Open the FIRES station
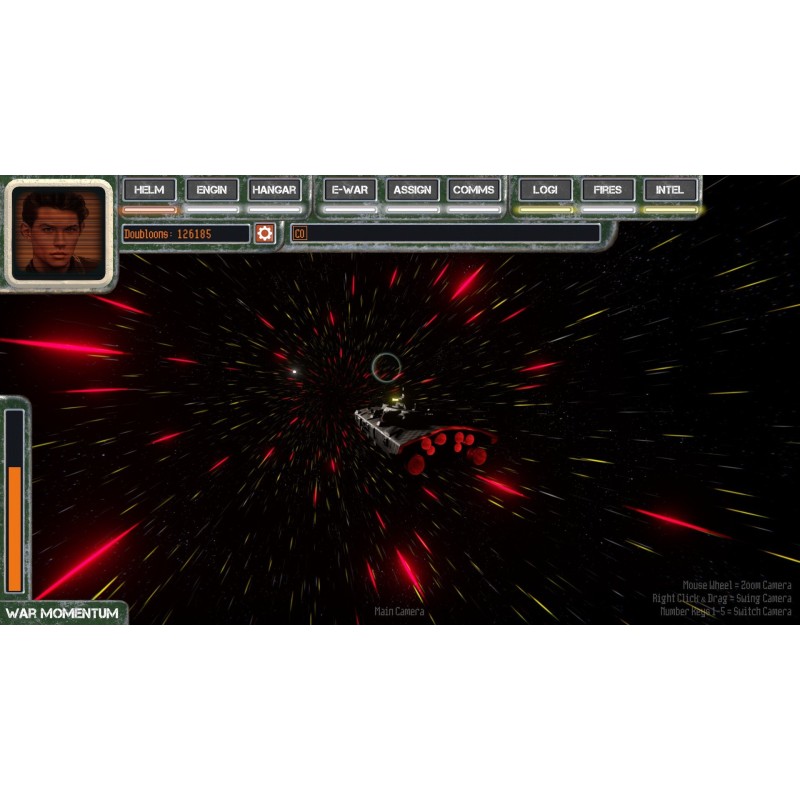Viewport: 800px width, 800px height. tap(607, 190)
